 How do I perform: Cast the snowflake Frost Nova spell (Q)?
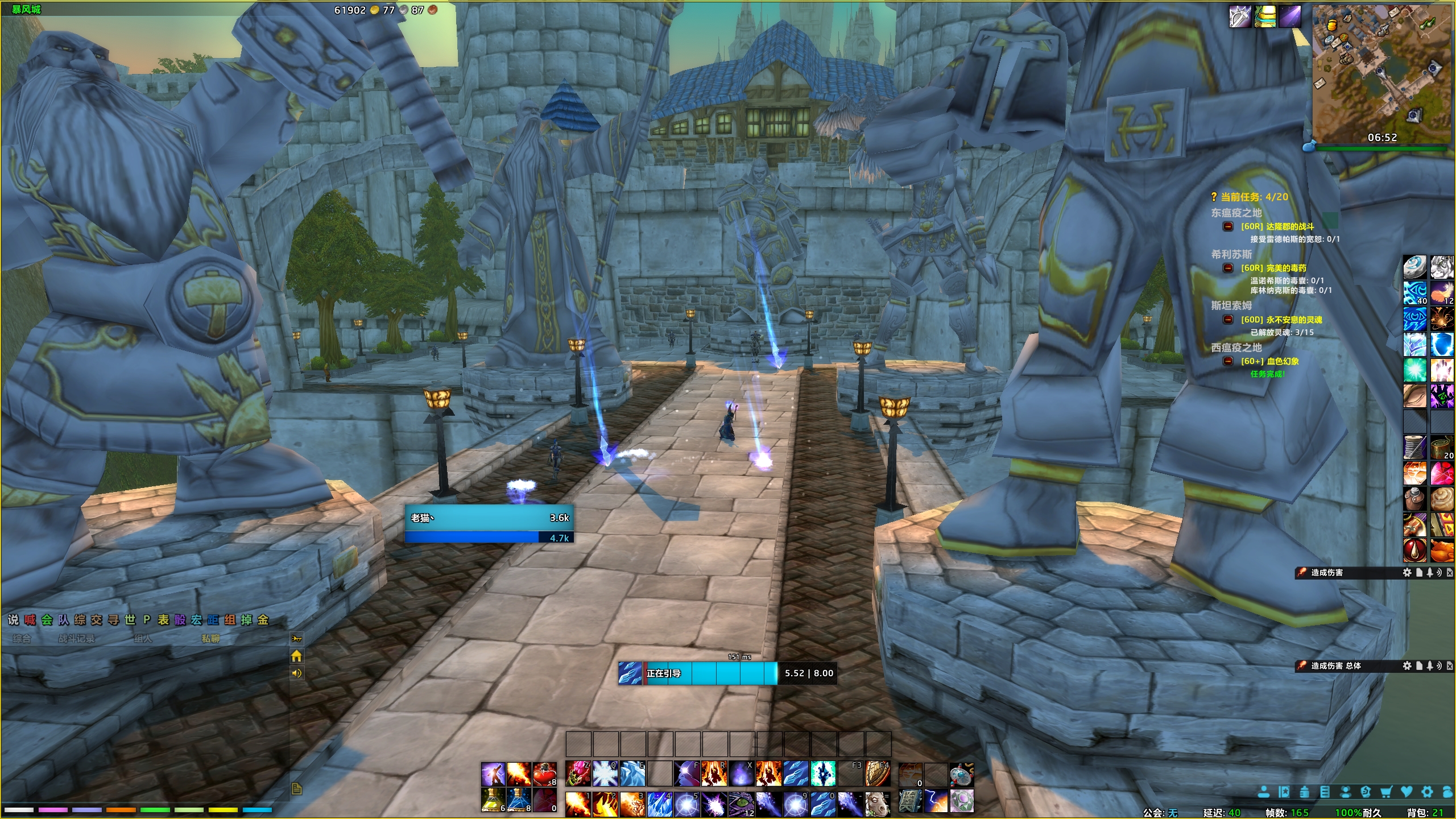[x=605, y=774]
